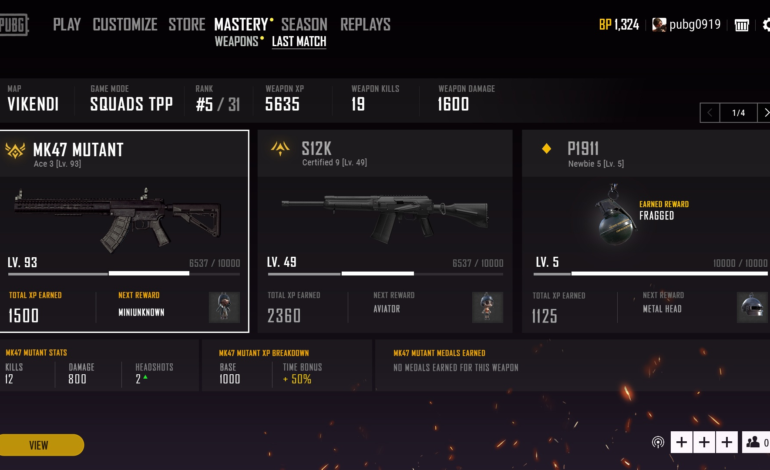The height and width of the screenshot is (470, 770).
Task: Switch to the Last Match sub-tab
Action: (299, 42)
